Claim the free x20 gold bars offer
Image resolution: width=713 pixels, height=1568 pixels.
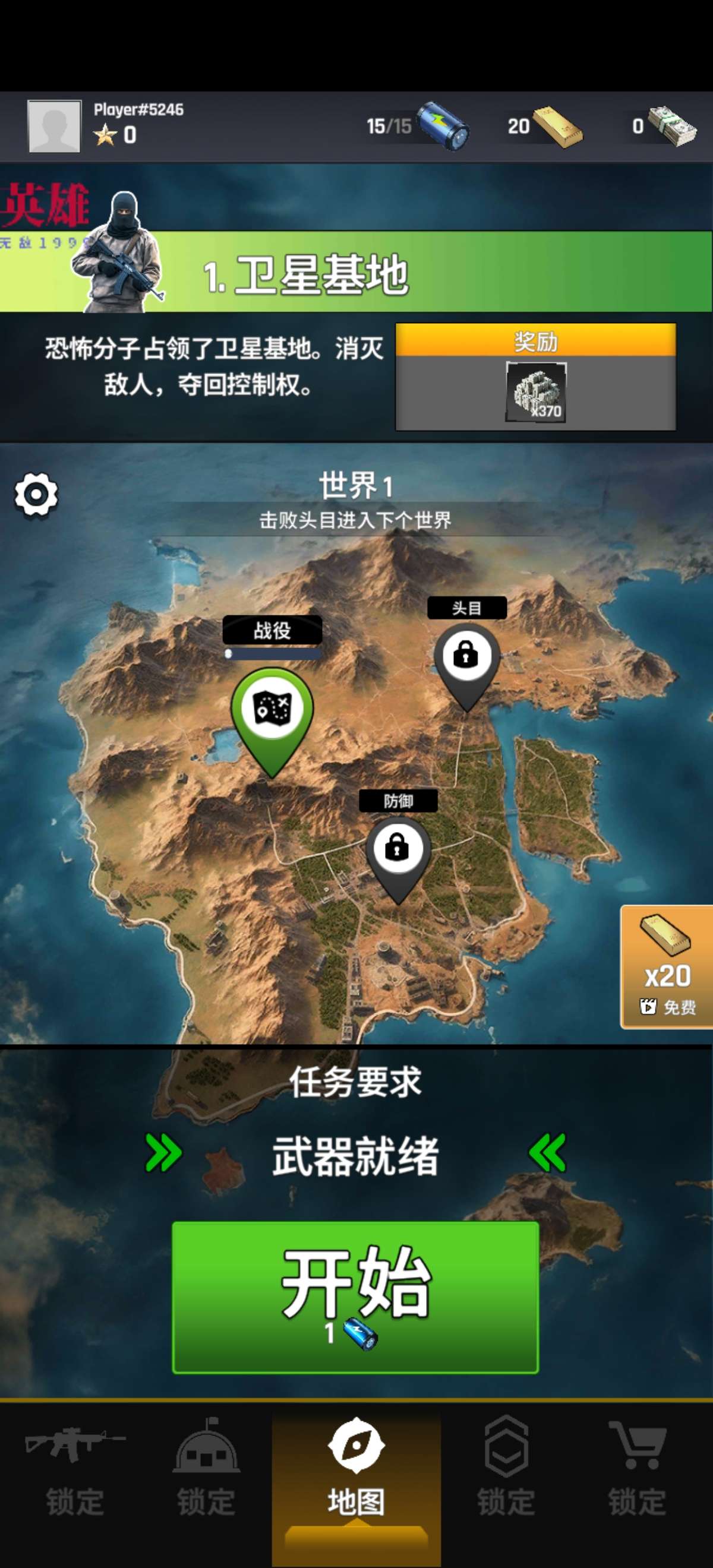(x=667, y=966)
